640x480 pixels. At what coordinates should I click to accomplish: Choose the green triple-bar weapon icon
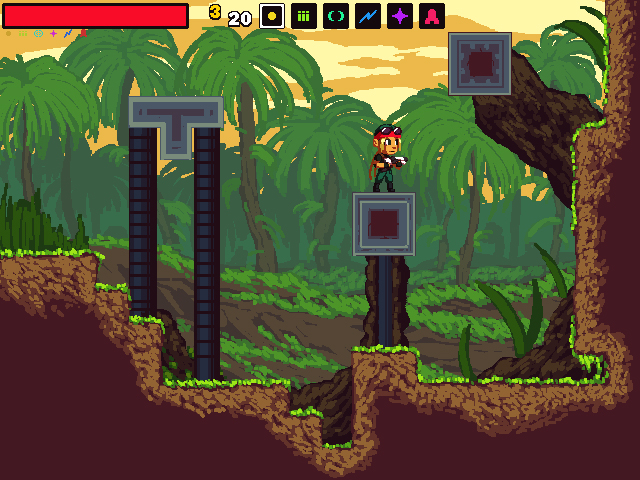[304, 16]
